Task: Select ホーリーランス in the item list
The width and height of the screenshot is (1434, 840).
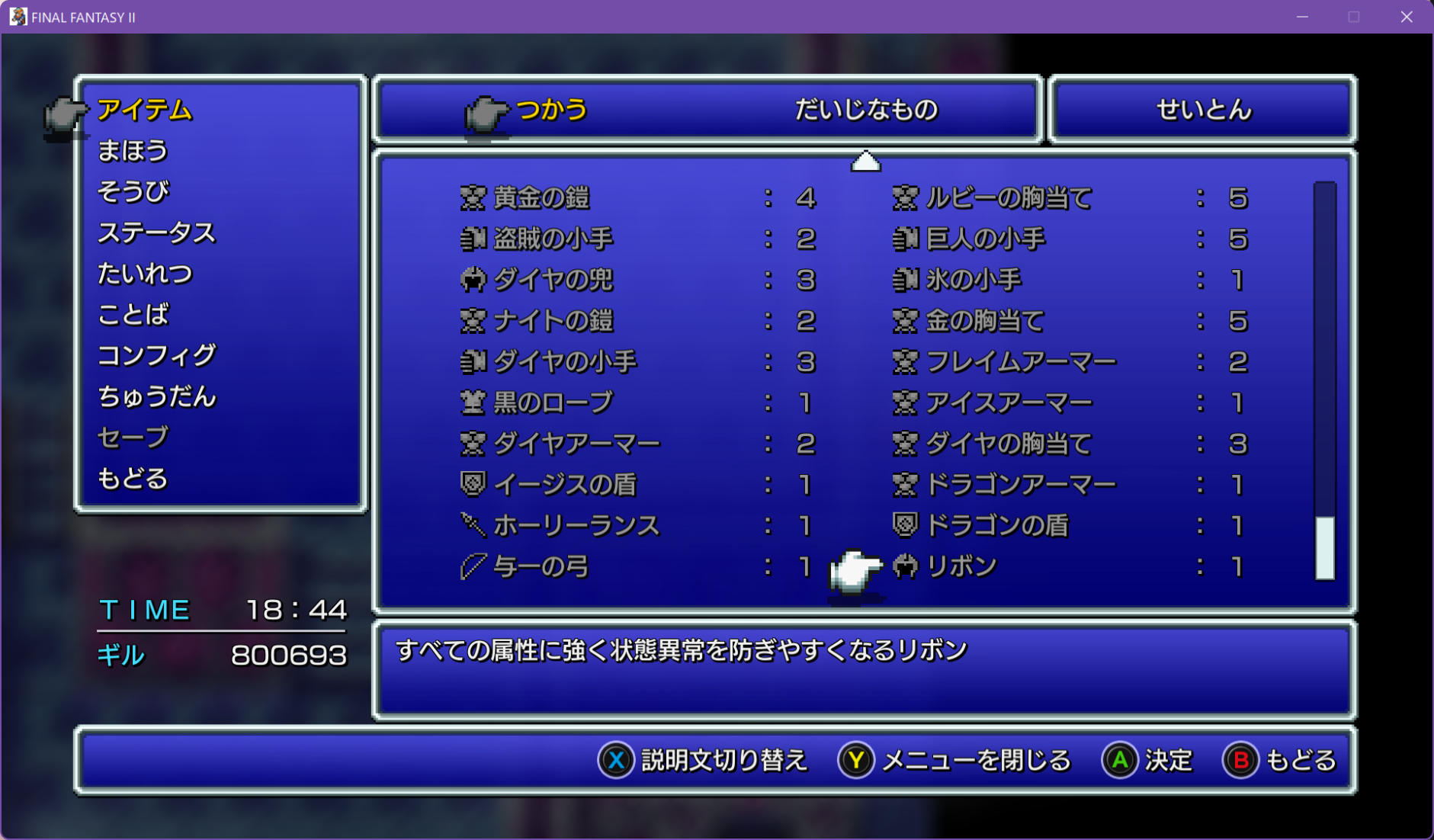Action: pos(576,526)
